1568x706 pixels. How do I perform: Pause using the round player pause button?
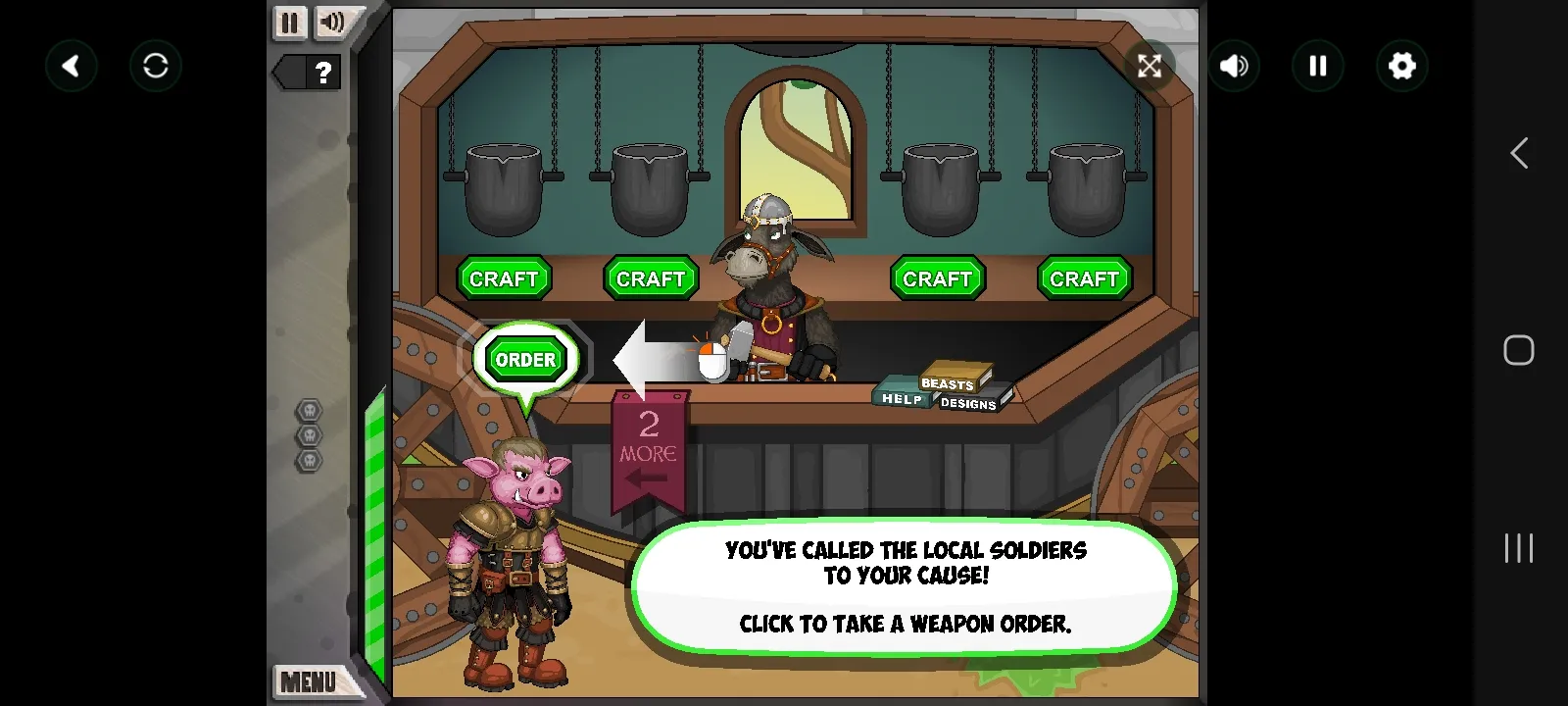click(x=1318, y=66)
